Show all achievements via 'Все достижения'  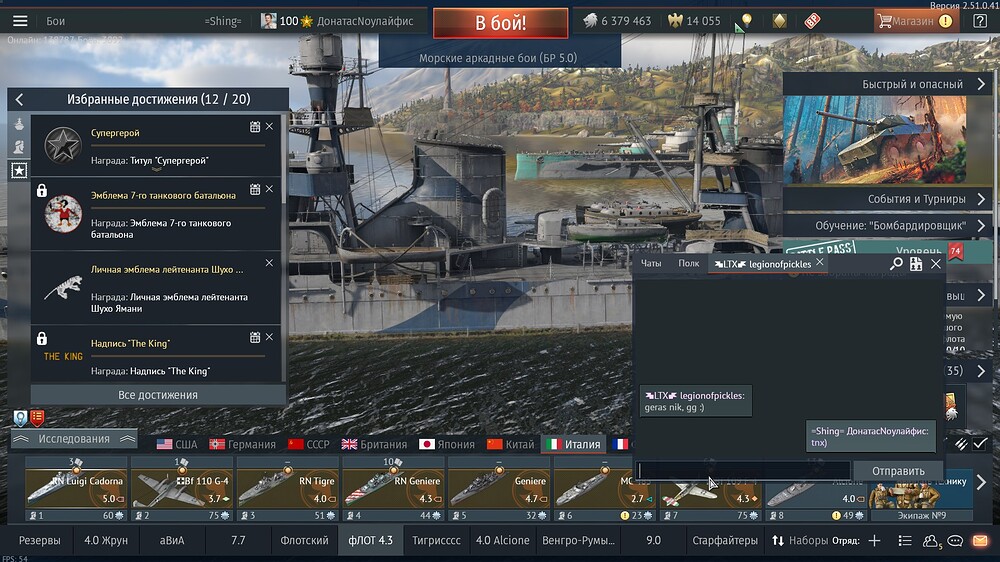tap(158, 395)
